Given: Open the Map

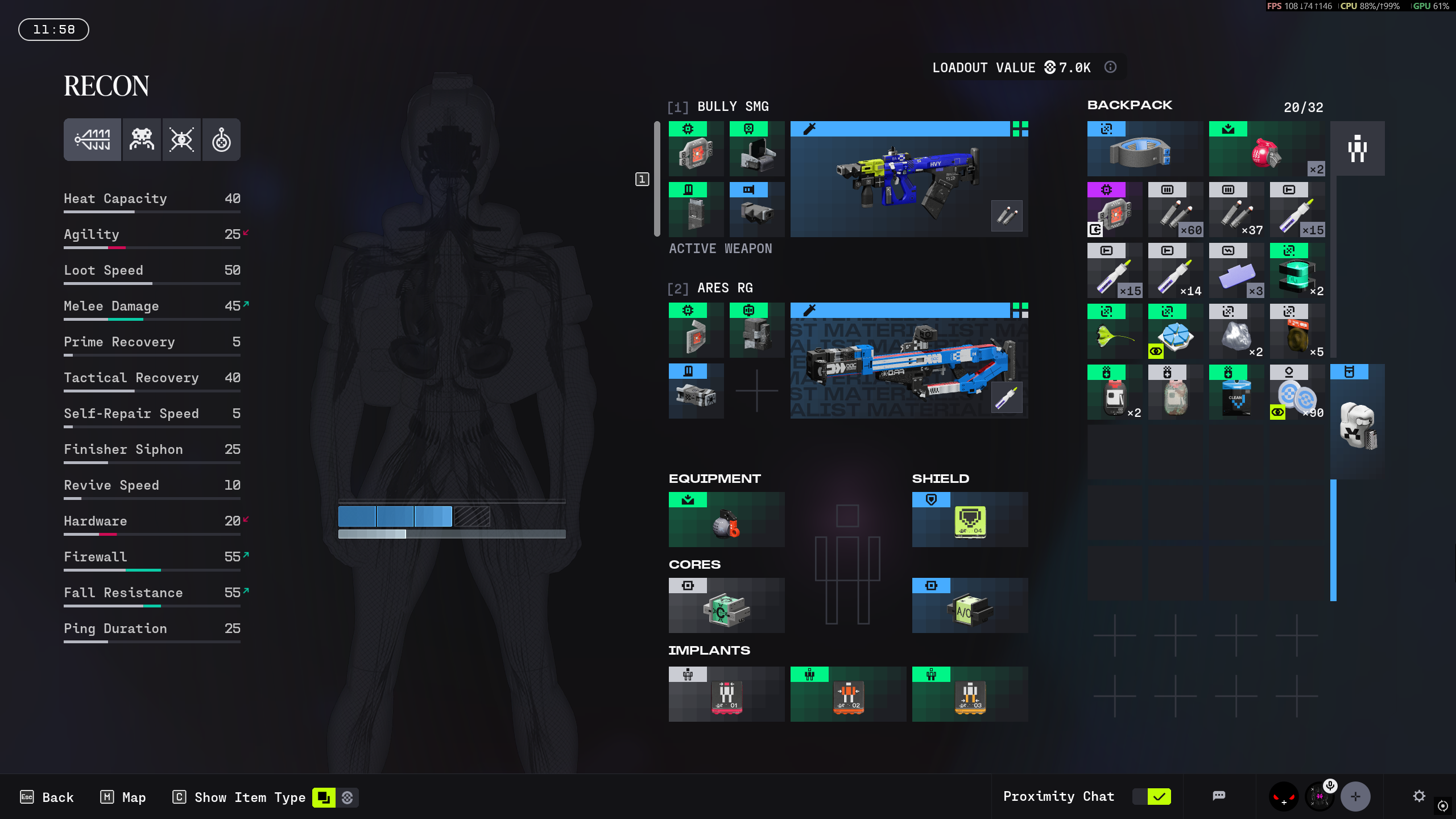Looking at the screenshot, I should click(x=123, y=797).
